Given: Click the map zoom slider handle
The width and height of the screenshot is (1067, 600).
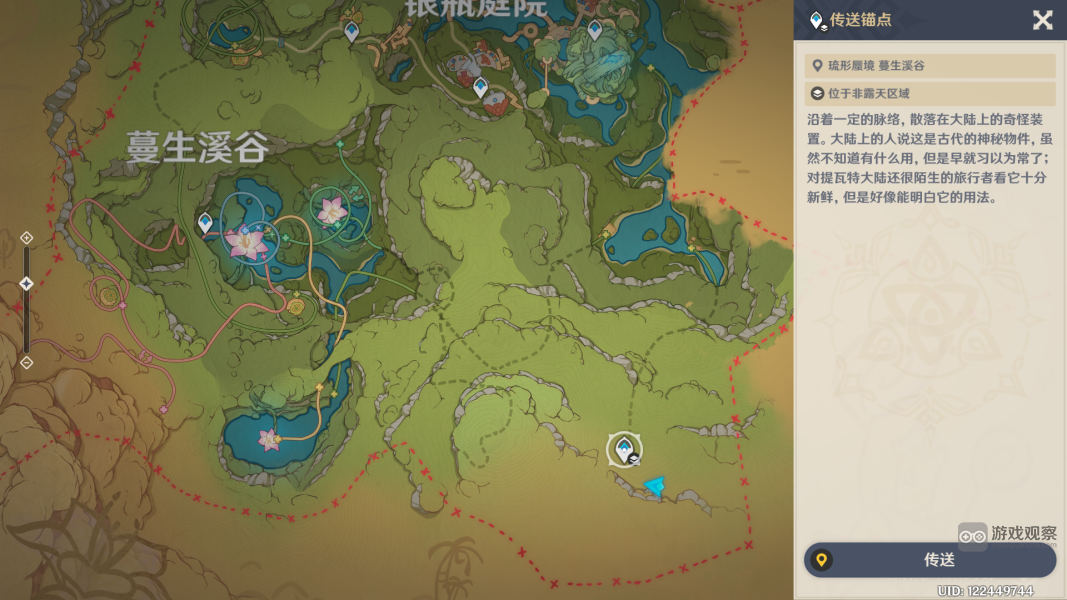Looking at the screenshot, I should click(27, 284).
